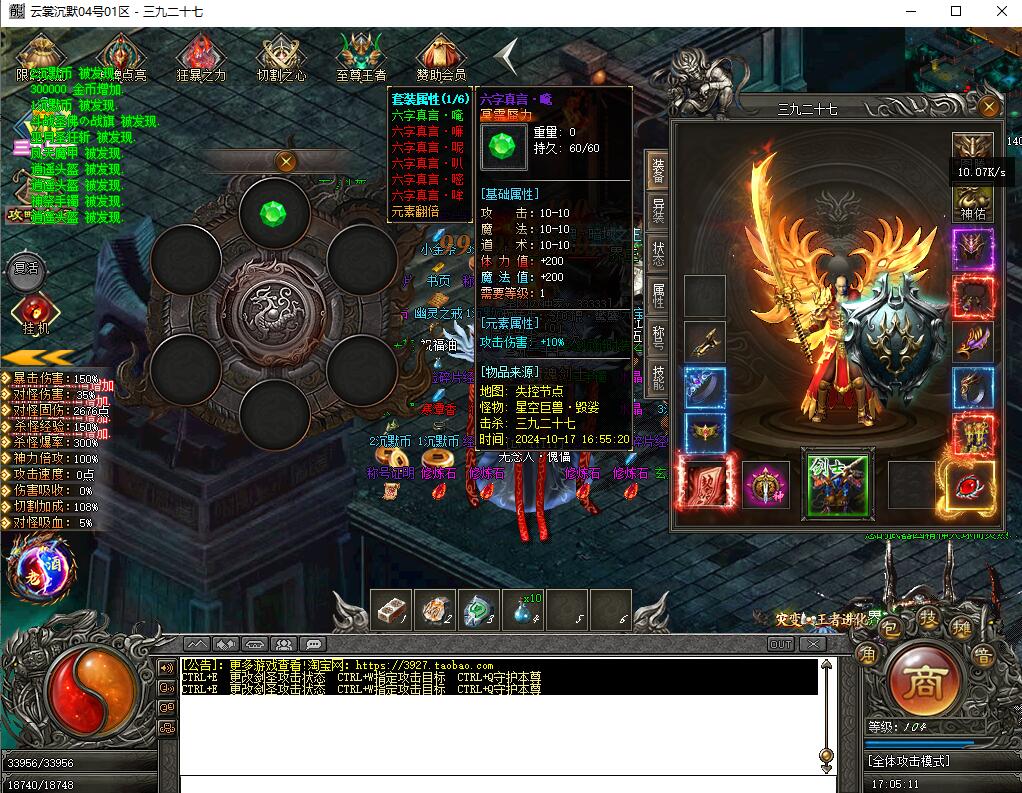
Task: Select the 异装 costume tab
Action: (658, 211)
